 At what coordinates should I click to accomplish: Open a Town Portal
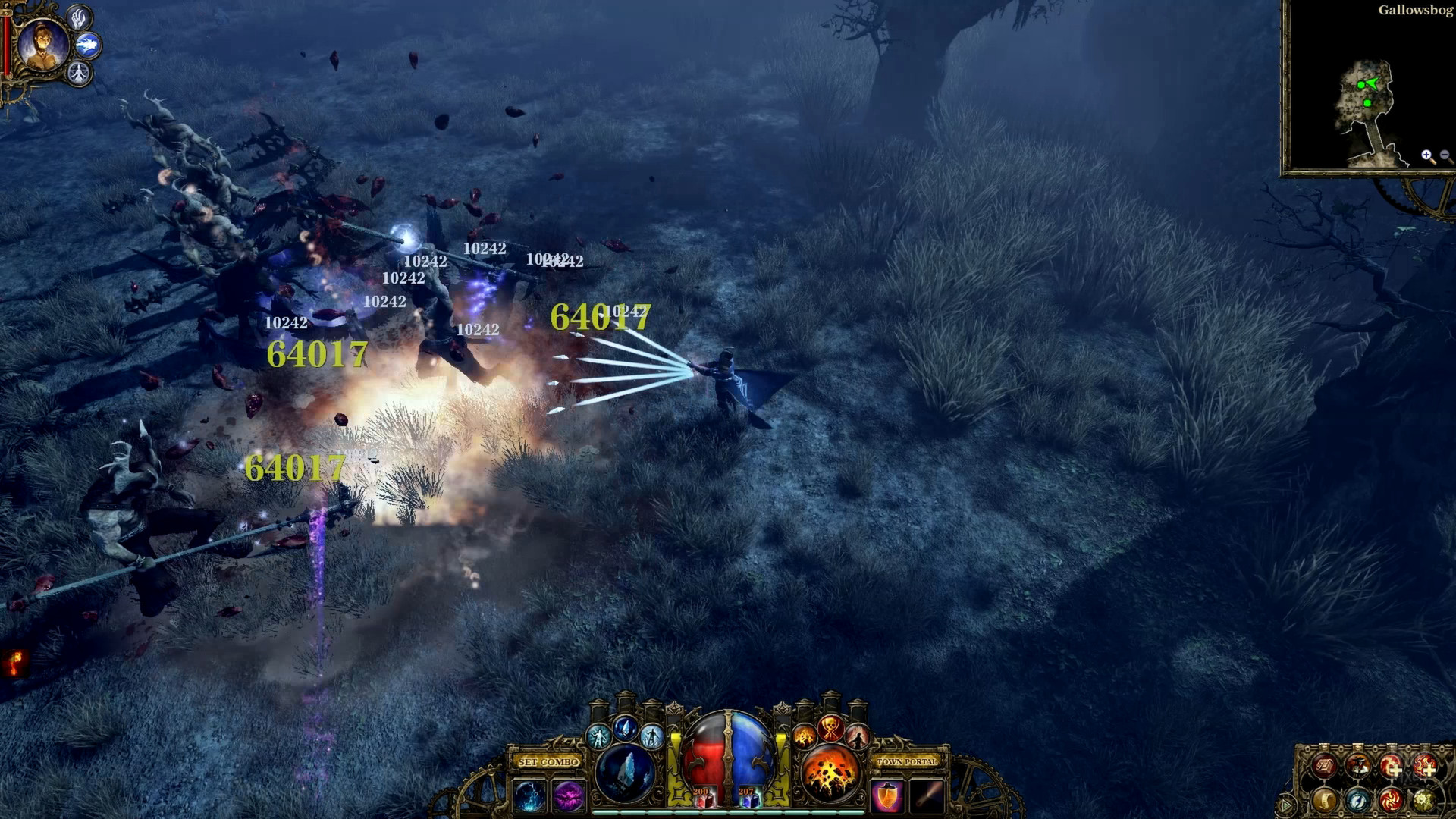click(907, 761)
